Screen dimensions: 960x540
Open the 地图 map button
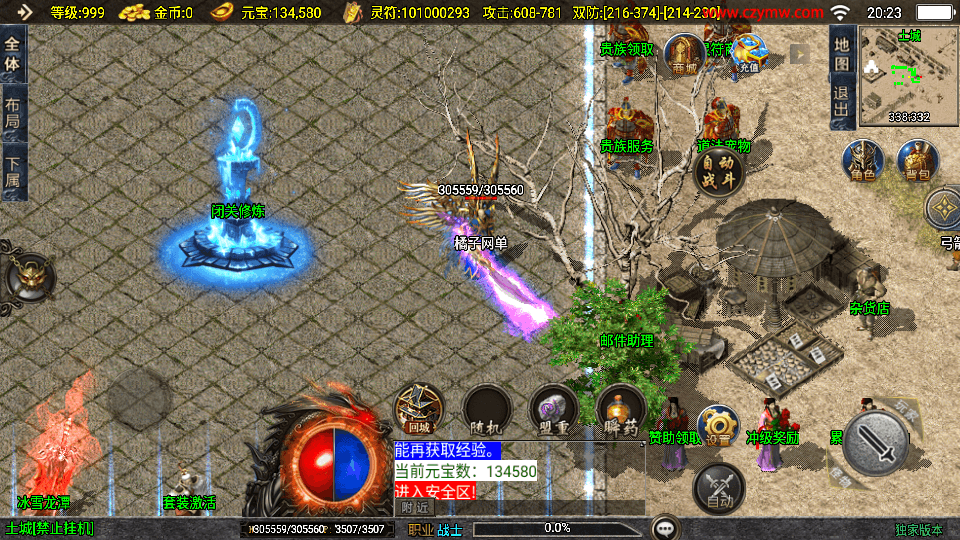click(x=842, y=53)
